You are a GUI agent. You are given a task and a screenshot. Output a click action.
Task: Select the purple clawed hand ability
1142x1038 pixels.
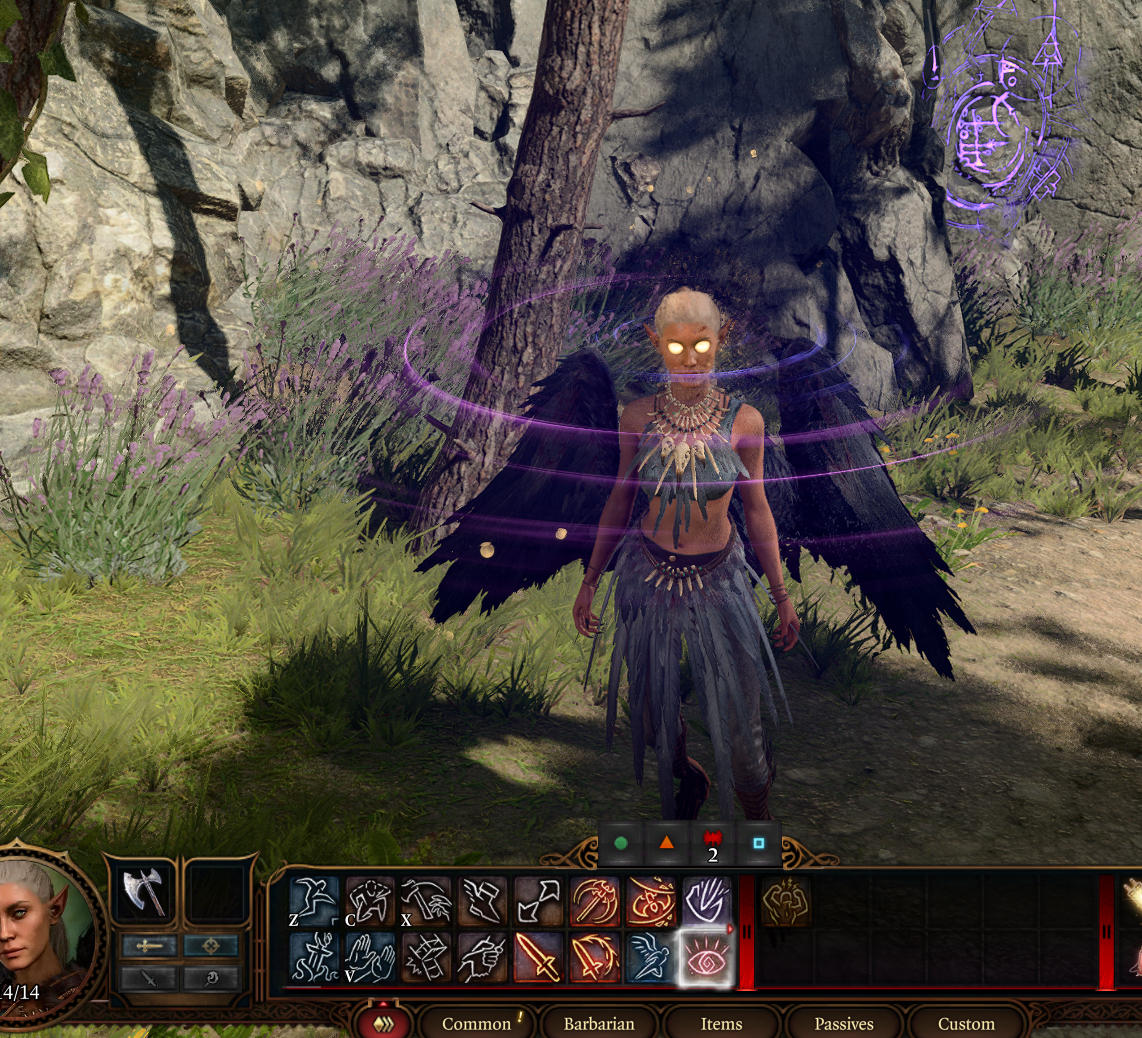(706, 901)
